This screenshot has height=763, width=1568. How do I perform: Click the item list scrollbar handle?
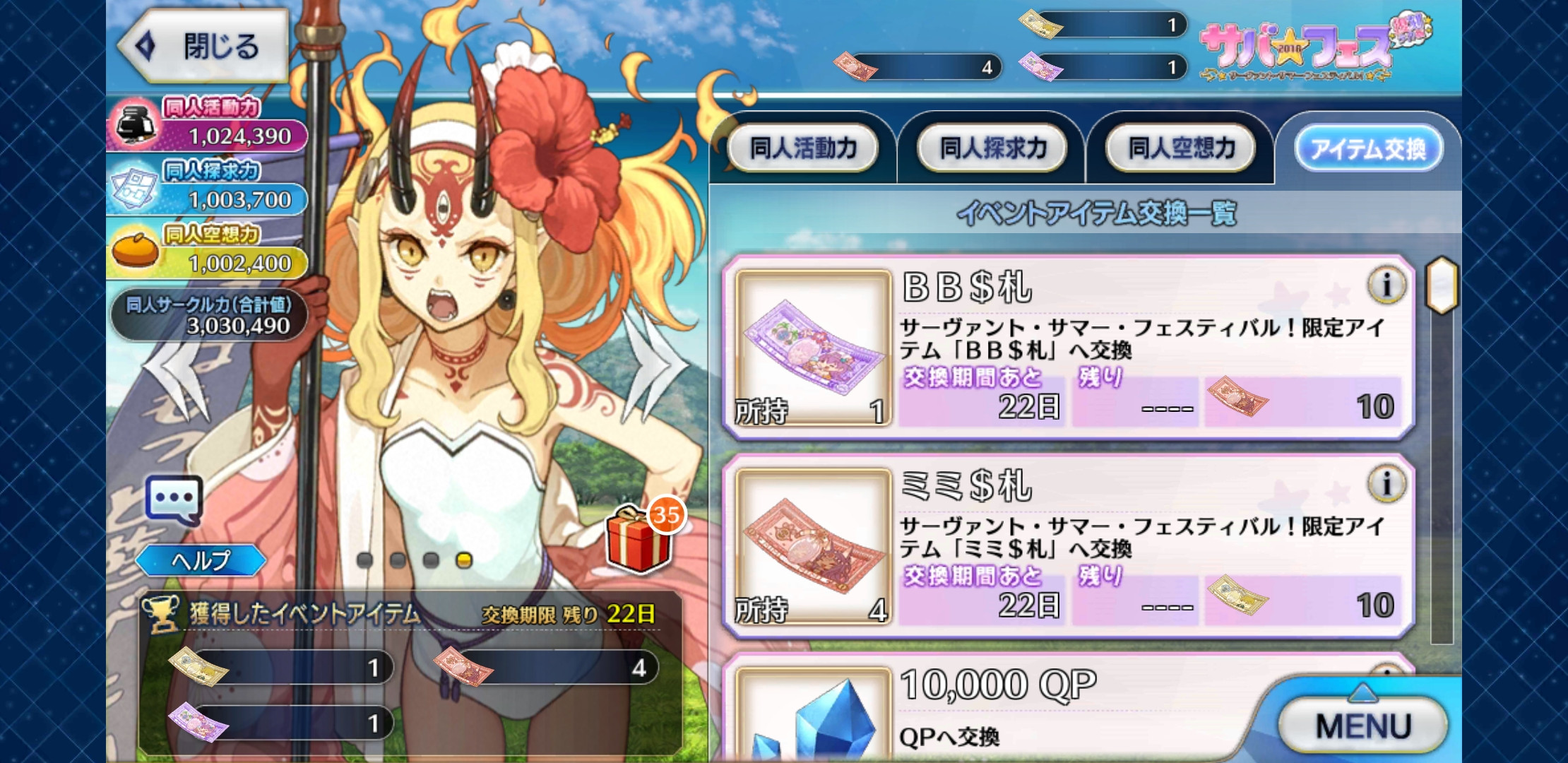[x=1442, y=285]
